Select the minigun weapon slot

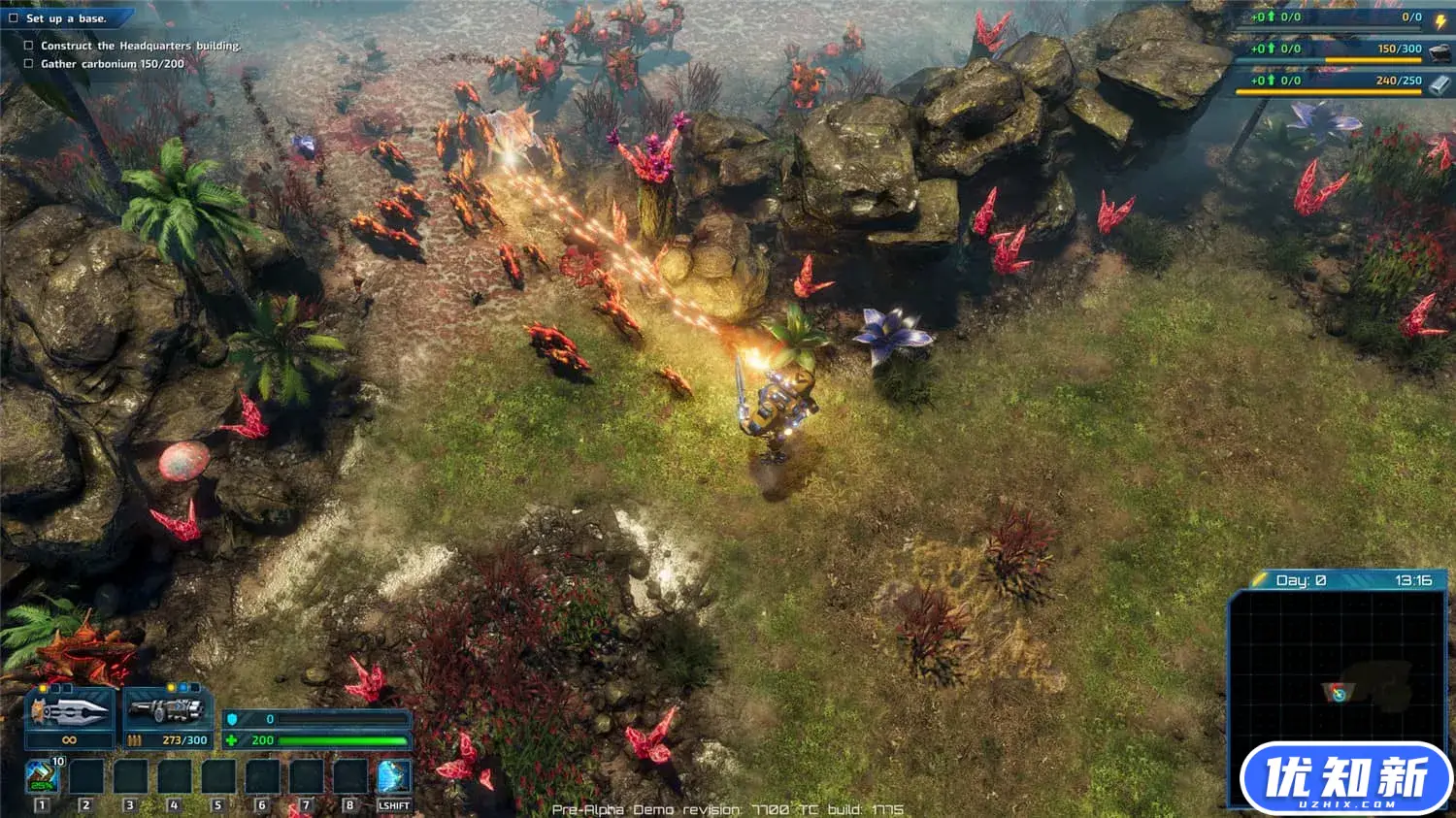coord(166,711)
